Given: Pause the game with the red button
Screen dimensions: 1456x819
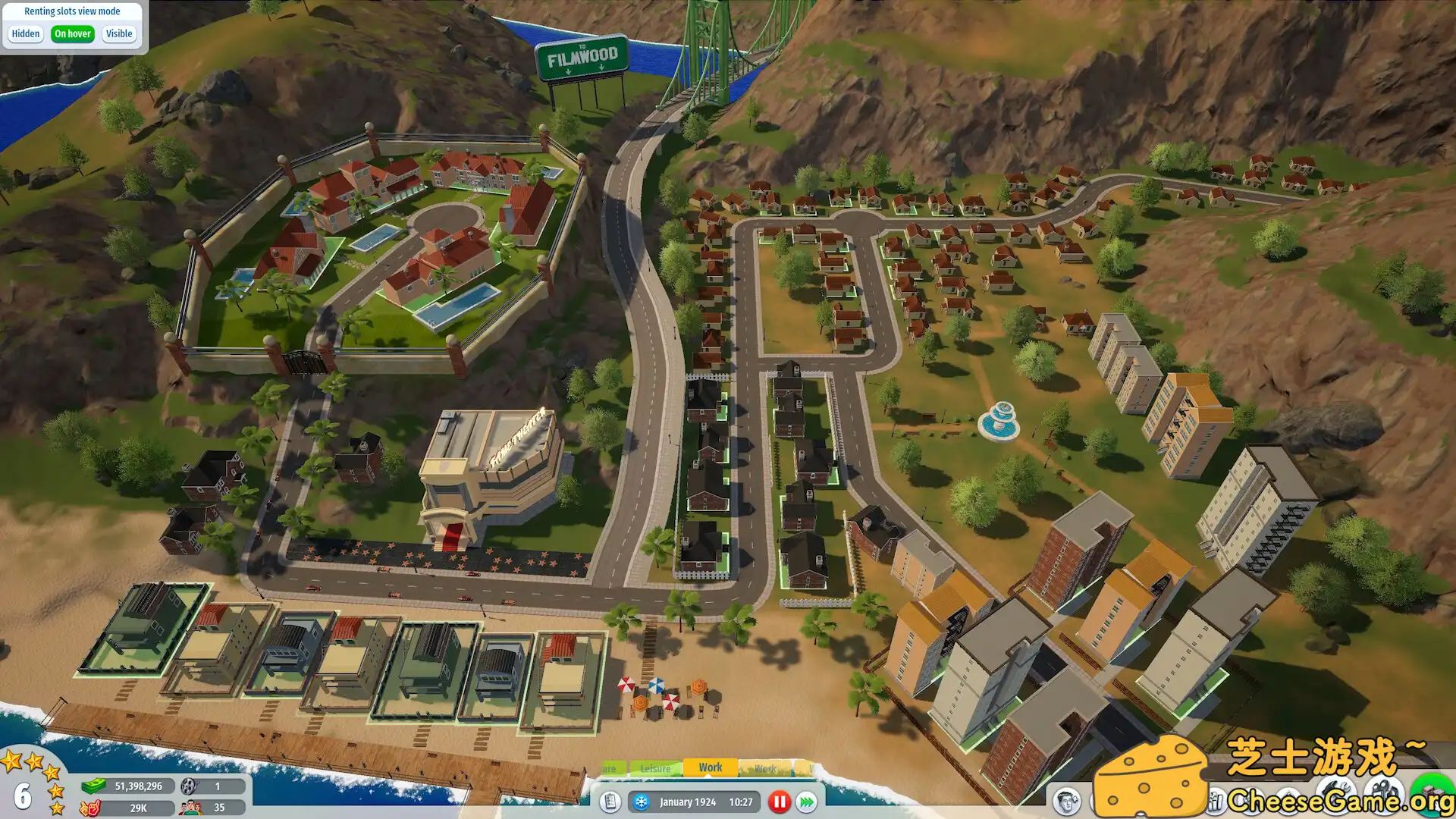Looking at the screenshot, I should tap(779, 802).
